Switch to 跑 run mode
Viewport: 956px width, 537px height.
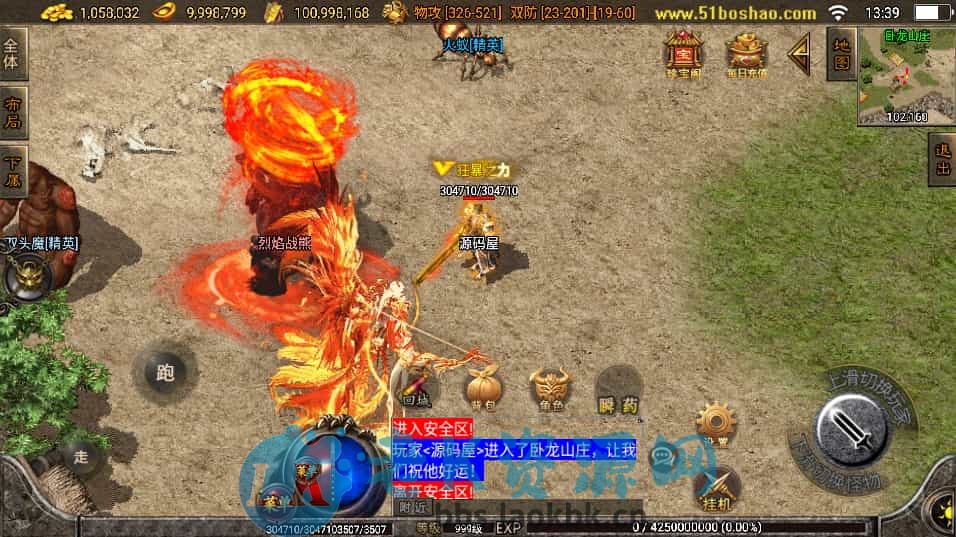[165, 373]
